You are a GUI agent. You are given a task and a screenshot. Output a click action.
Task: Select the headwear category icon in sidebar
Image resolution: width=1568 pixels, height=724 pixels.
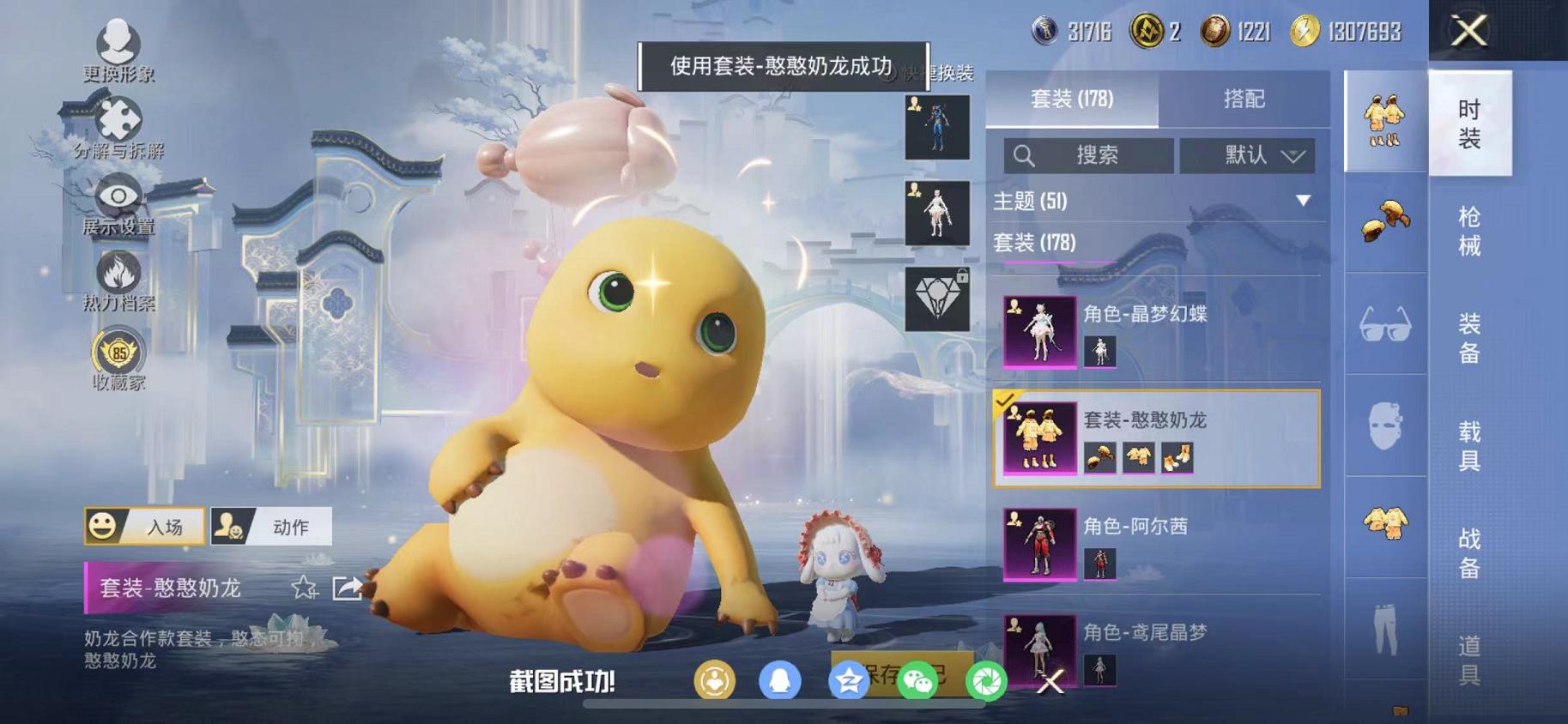coord(1386,221)
